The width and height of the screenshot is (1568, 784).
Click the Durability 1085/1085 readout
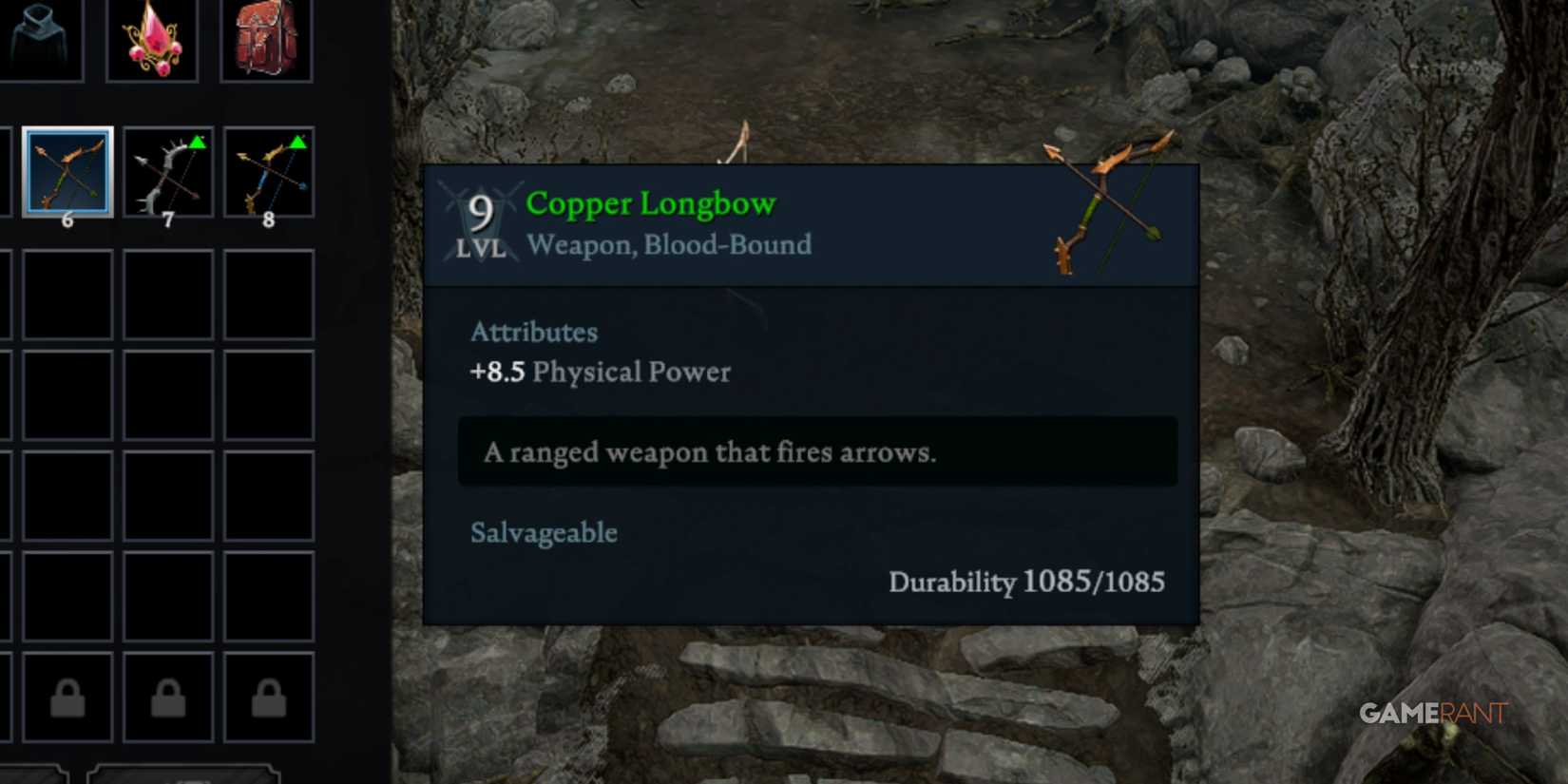coord(1027,582)
